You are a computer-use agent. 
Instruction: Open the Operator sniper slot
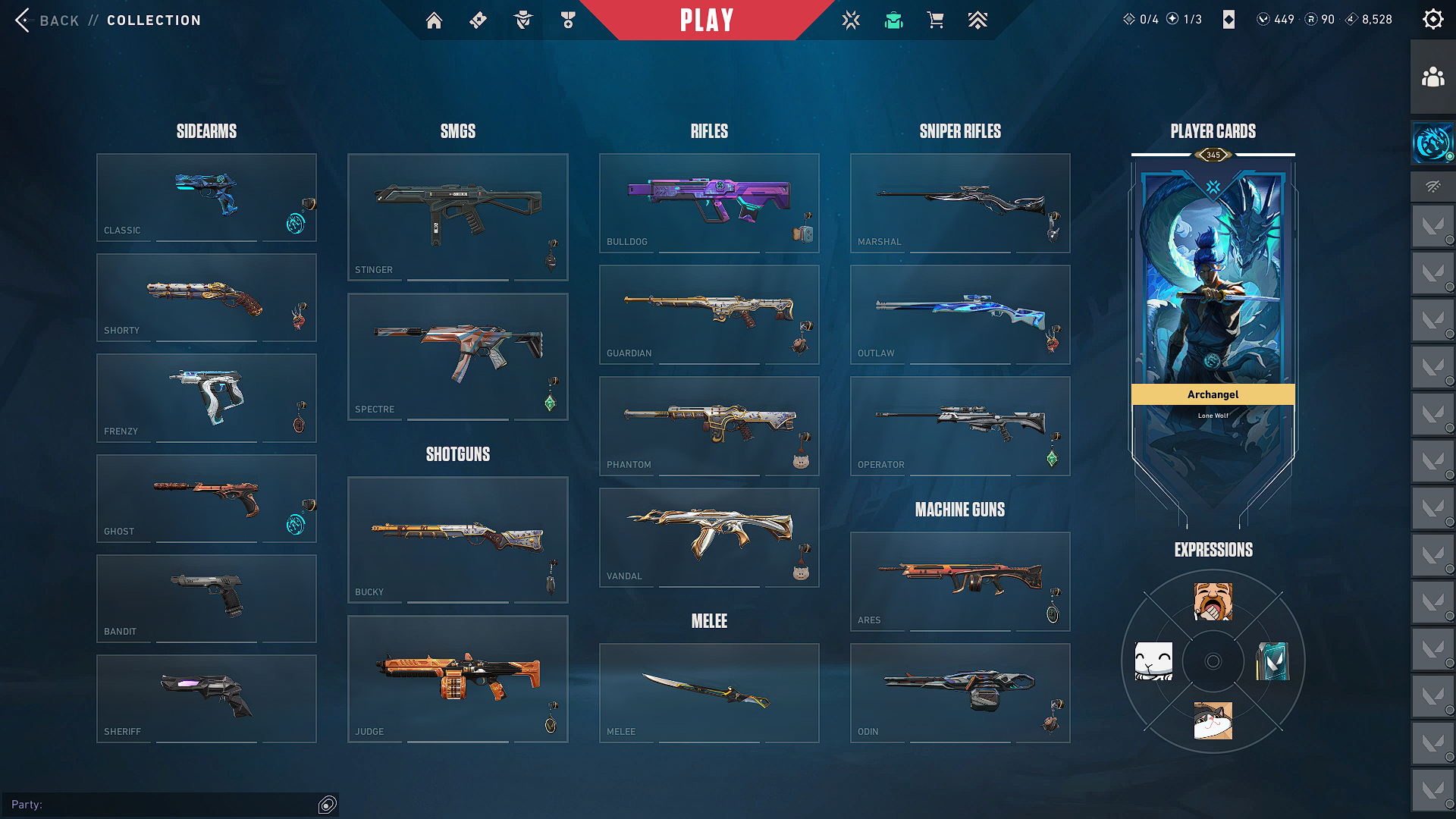pos(960,425)
